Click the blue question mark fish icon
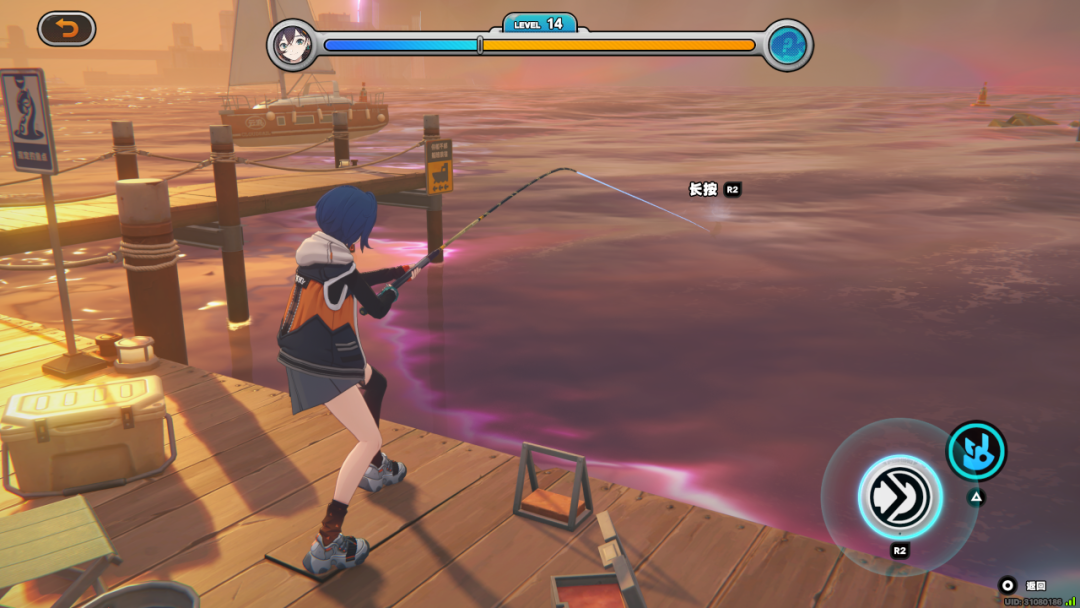Viewport: 1080px width, 608px height. point(788,45)
